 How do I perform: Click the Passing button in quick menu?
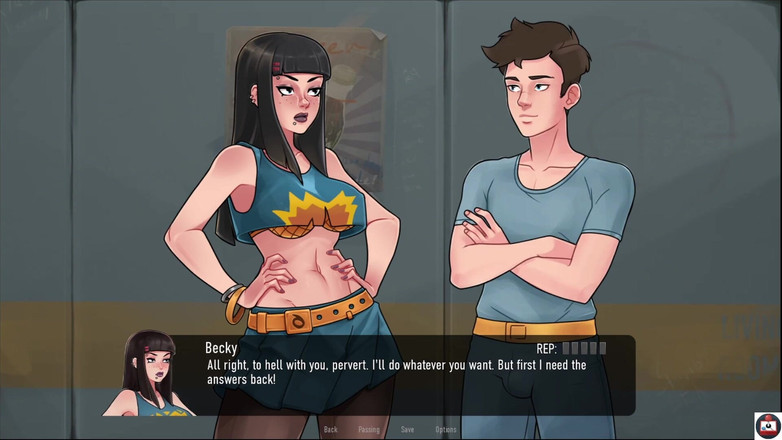point(369,429)
